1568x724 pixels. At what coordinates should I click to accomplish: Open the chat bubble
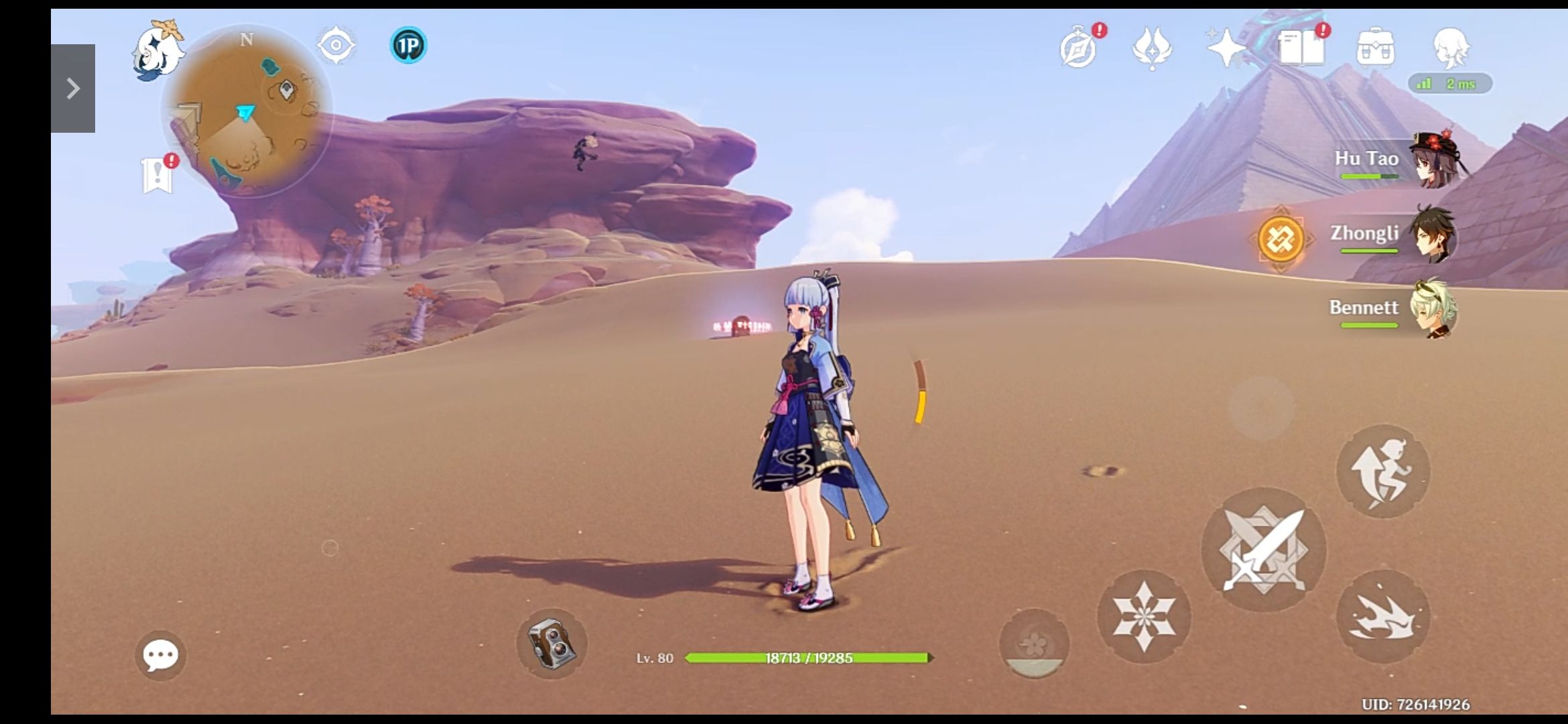pos(161,654)
